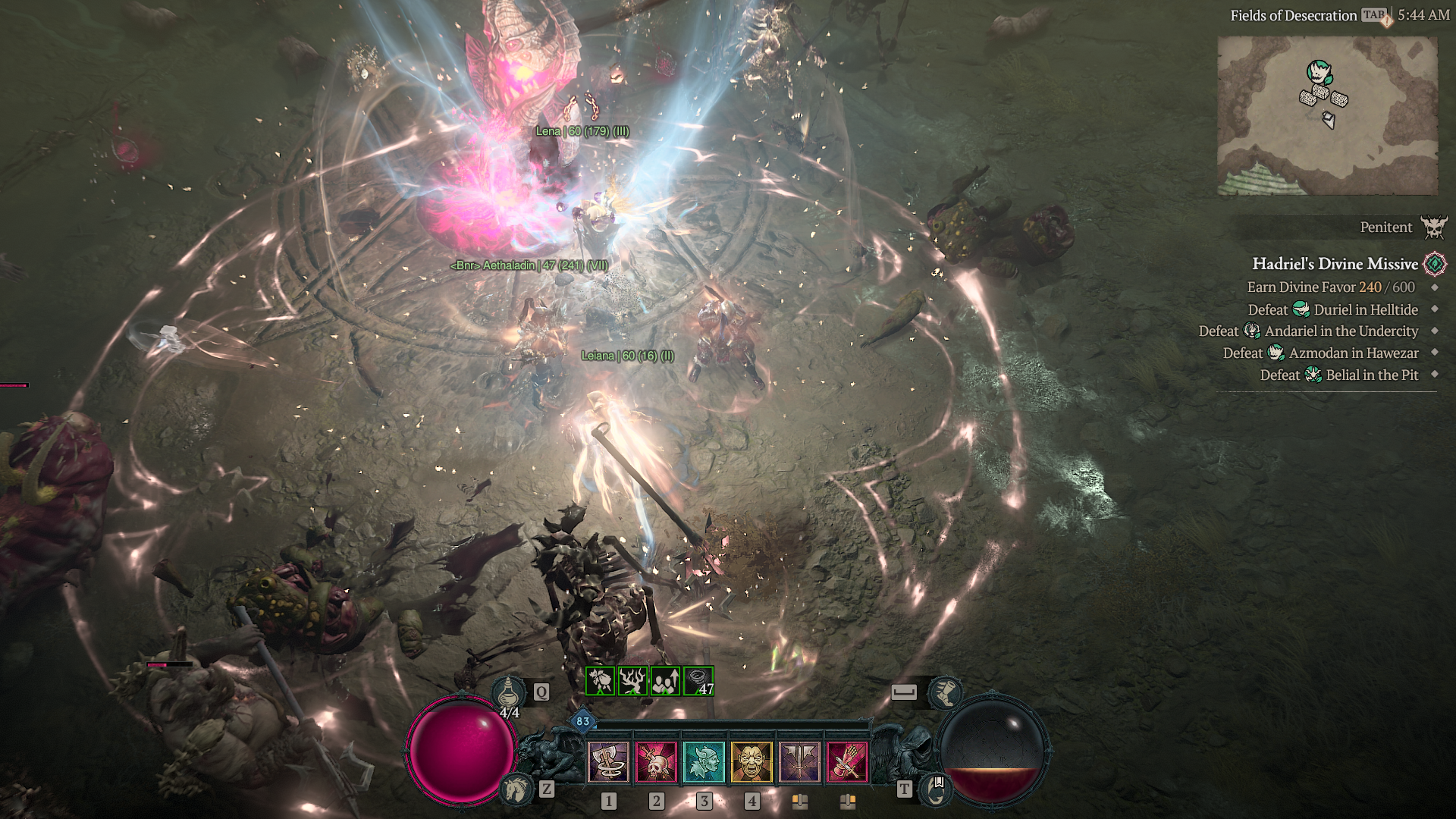Use the whirlwind axe skill
Image resolution: width=1456 pixels, height=819 pixels.
pos(608,761)
